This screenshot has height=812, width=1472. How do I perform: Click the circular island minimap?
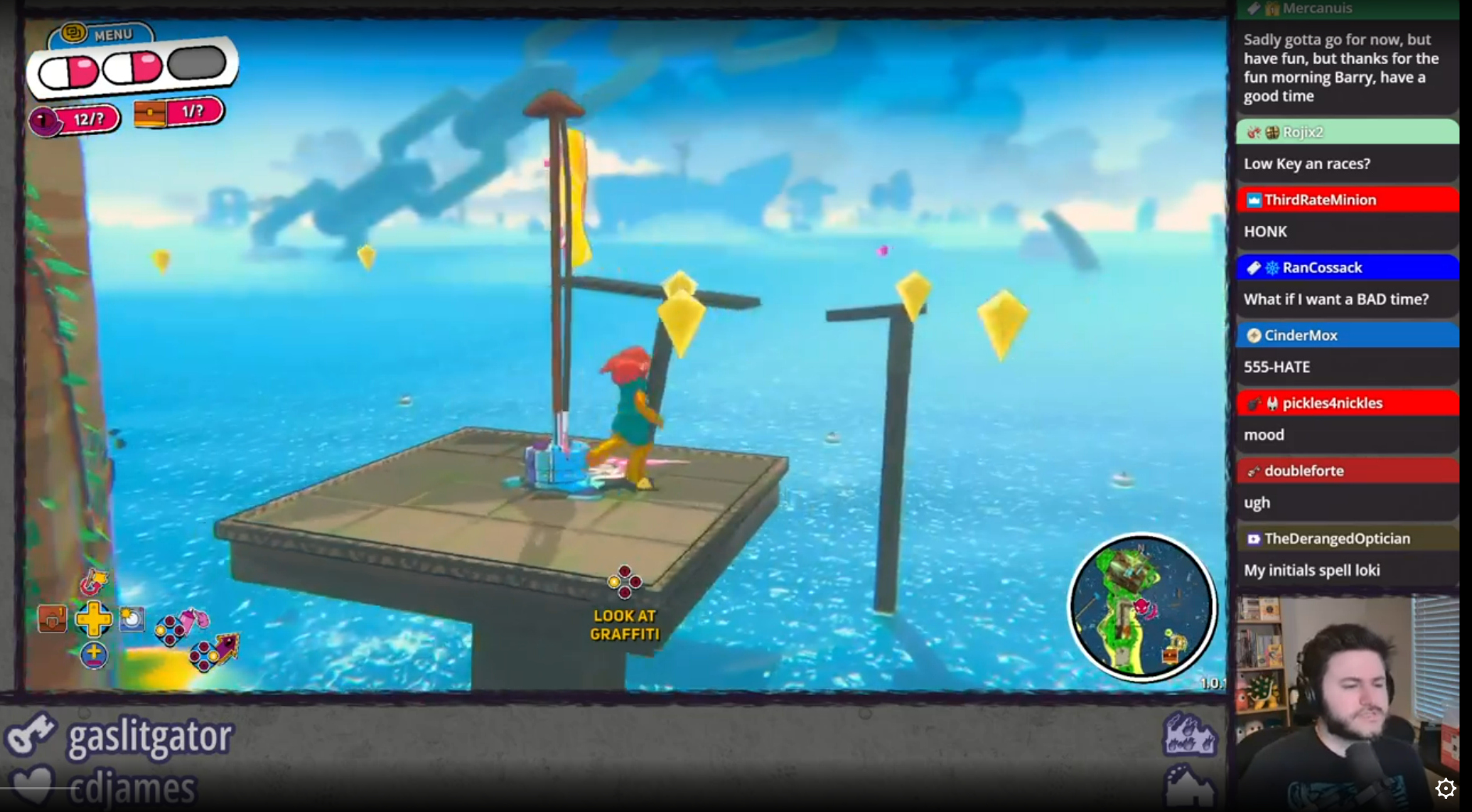click(1141, 606)
